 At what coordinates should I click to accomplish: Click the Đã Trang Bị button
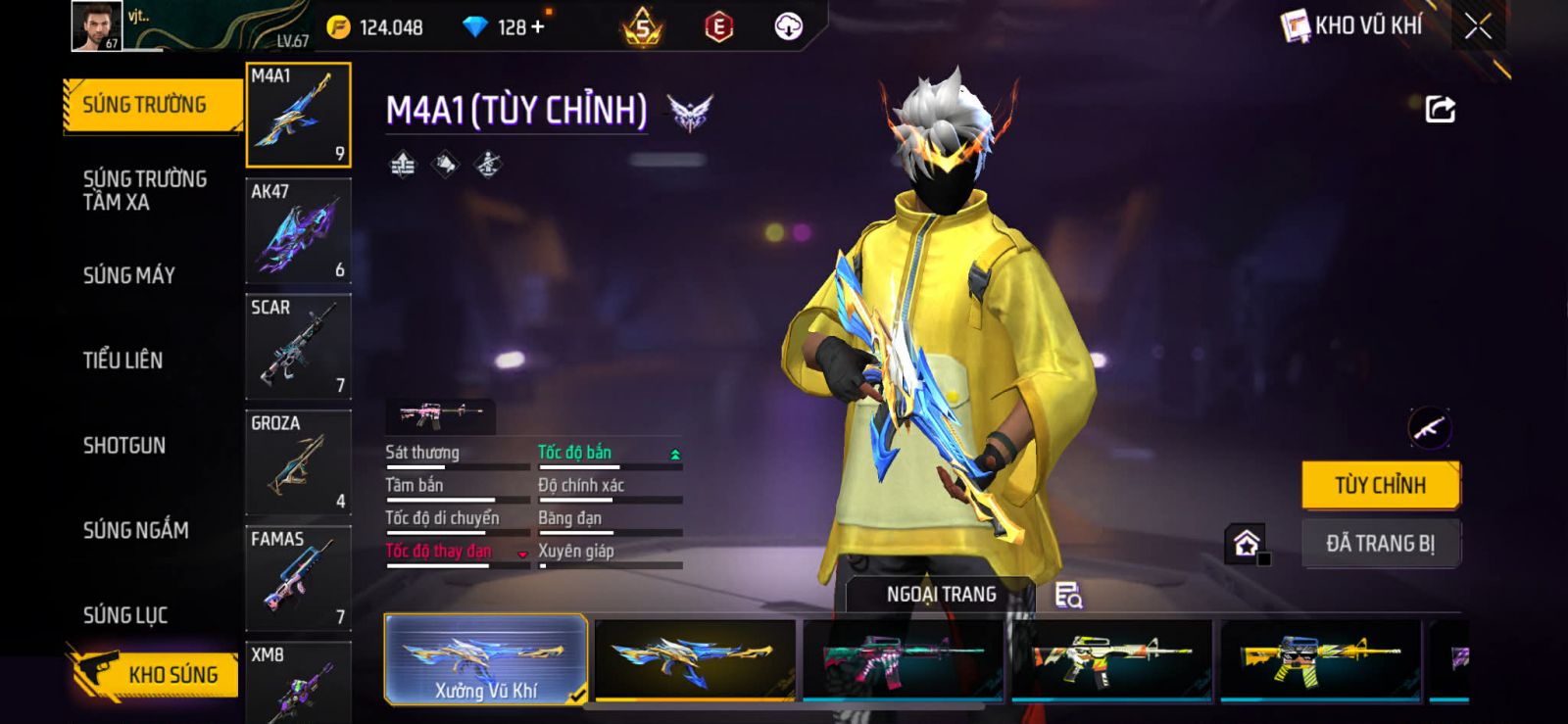pos(1380,543)
